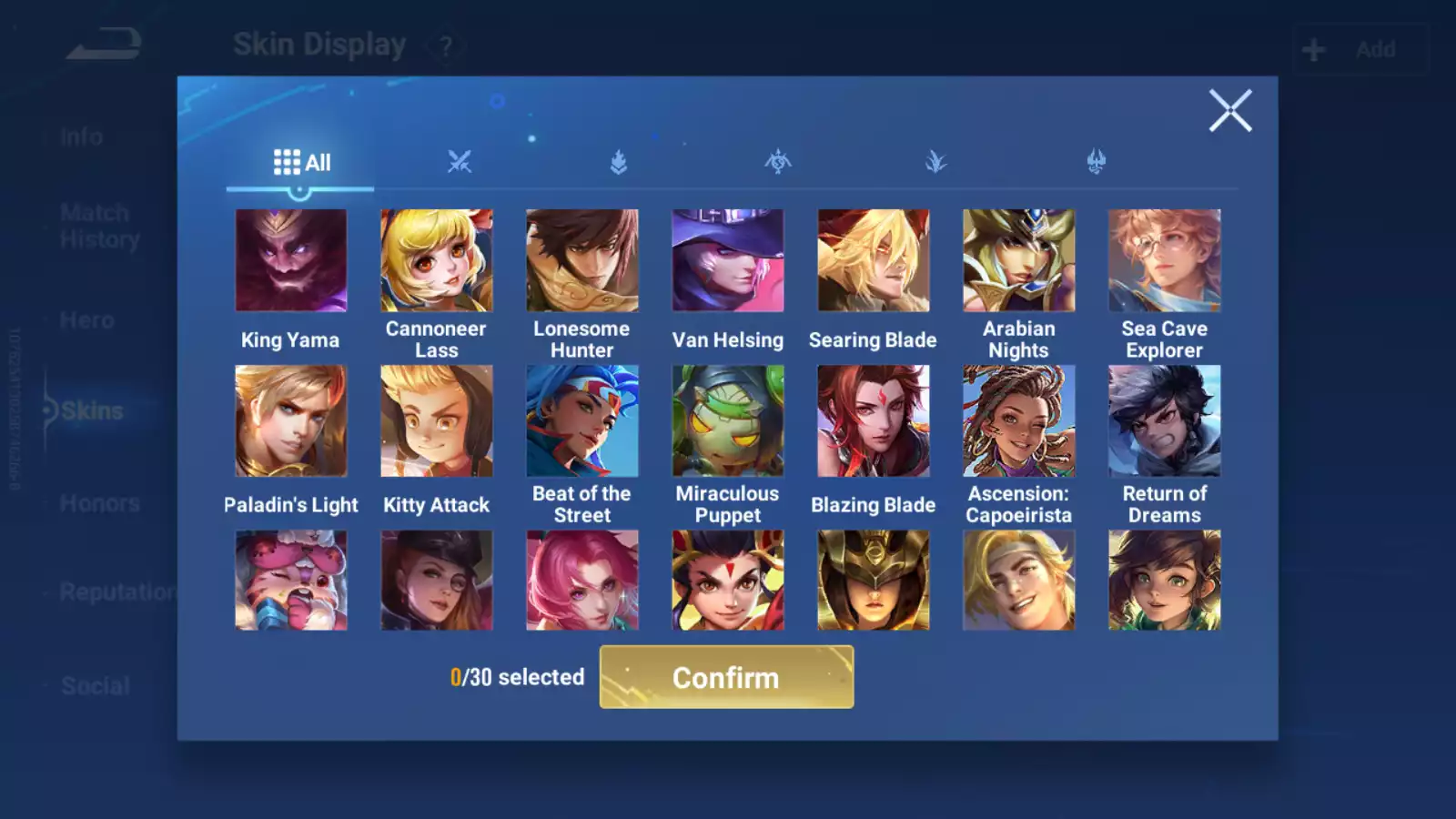
Task: Select the Arabian Nights skin
Action: pos(1019,261)
